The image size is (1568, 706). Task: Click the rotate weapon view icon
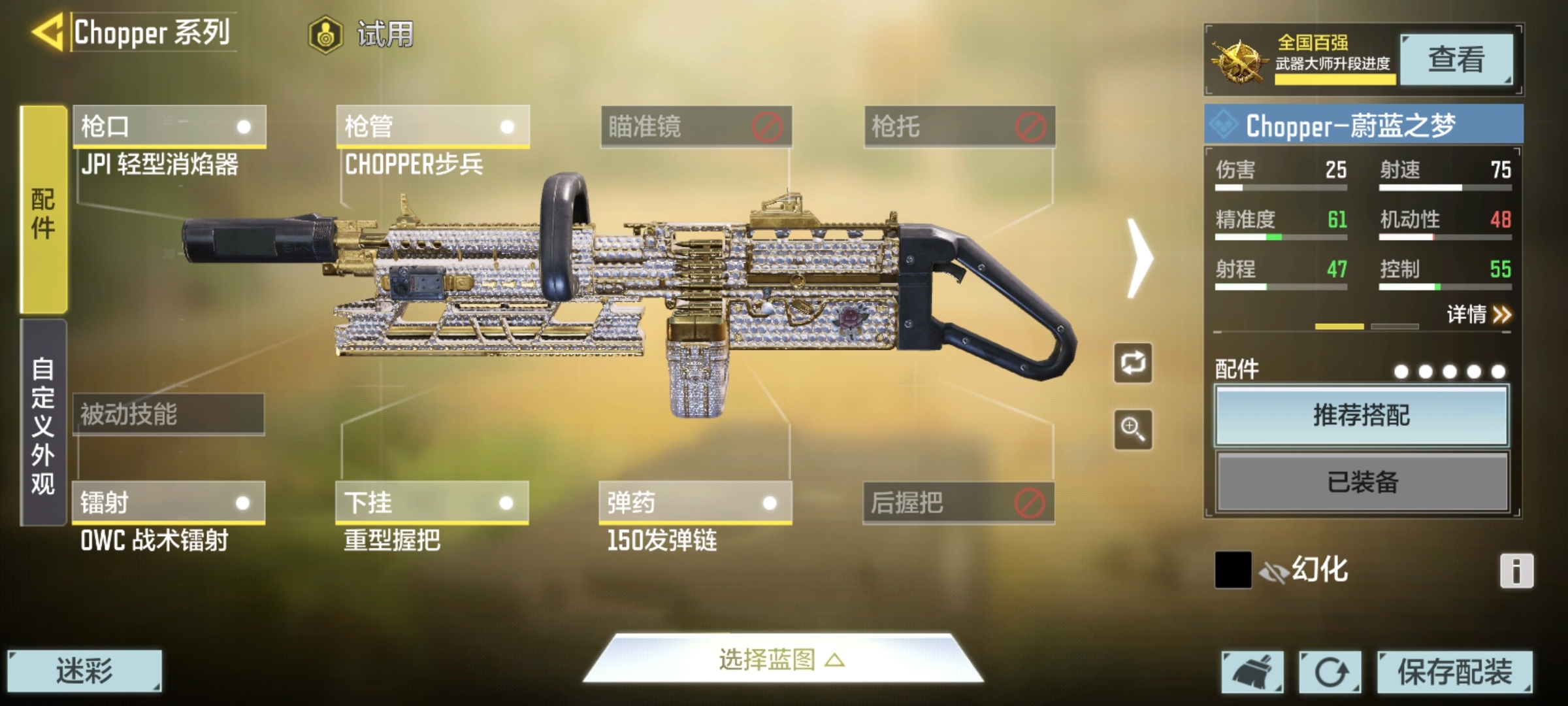coord(1133,363)
